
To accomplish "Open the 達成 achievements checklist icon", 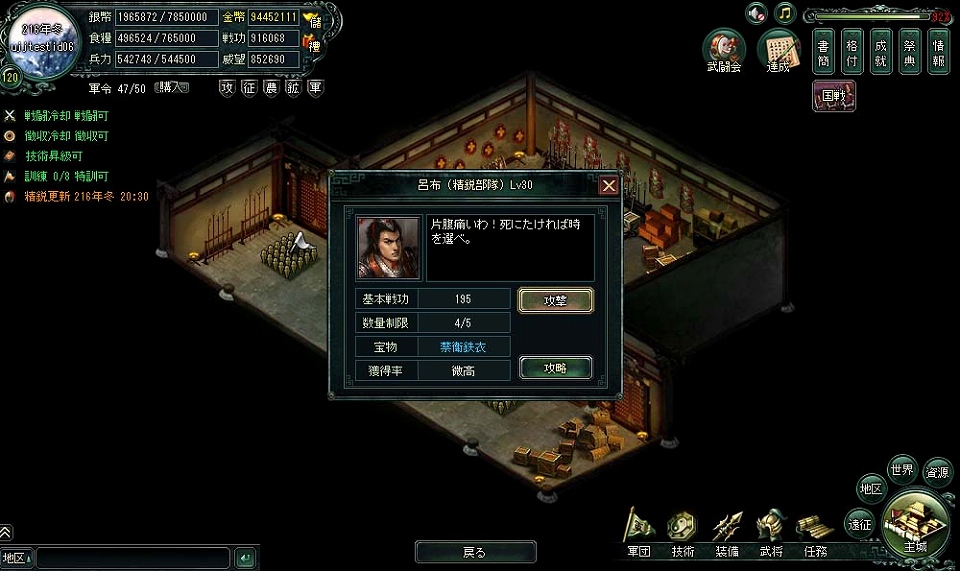I will 778,50.
